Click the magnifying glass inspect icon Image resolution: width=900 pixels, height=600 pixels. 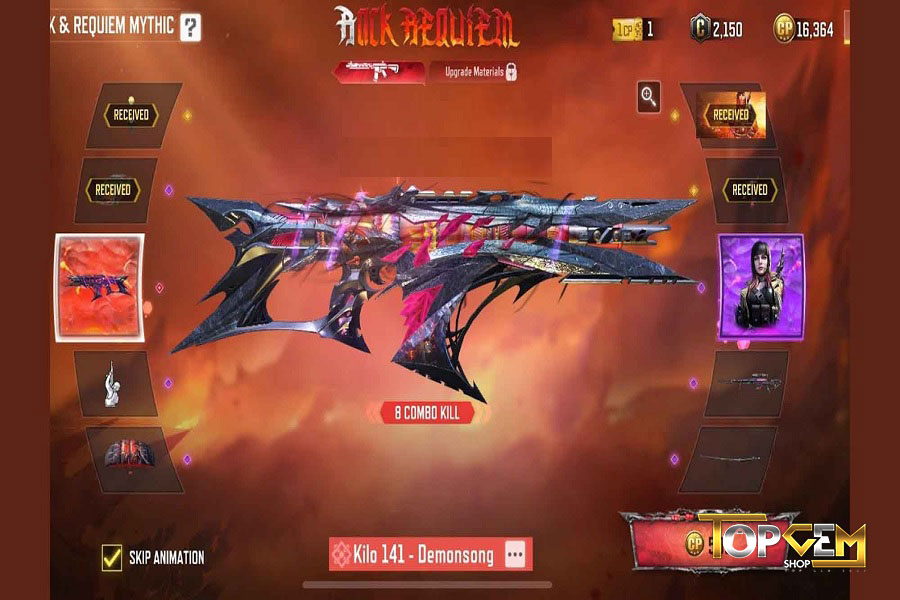650,96
